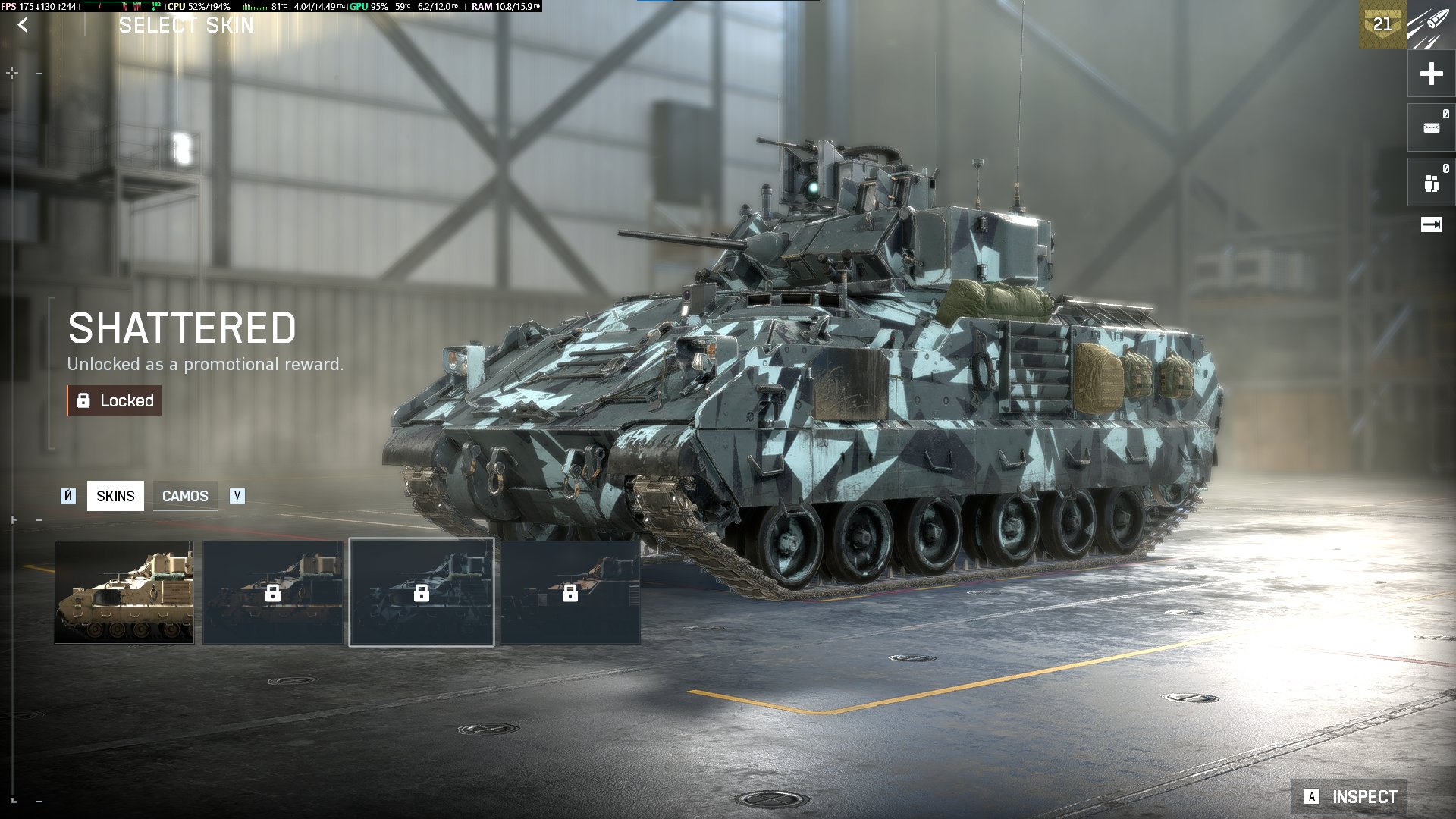Open the envelope messages icon
Viewport: 1456px width, 819px height.
pyautogui.click(x=1431, y=127)
